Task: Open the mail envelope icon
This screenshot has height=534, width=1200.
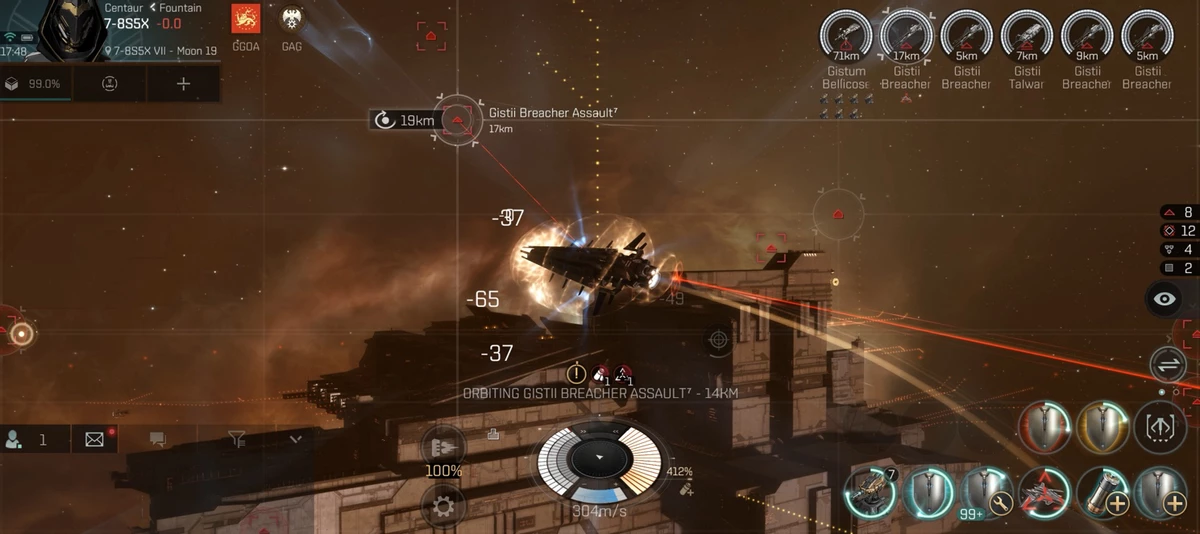Action: coord(95,439)
